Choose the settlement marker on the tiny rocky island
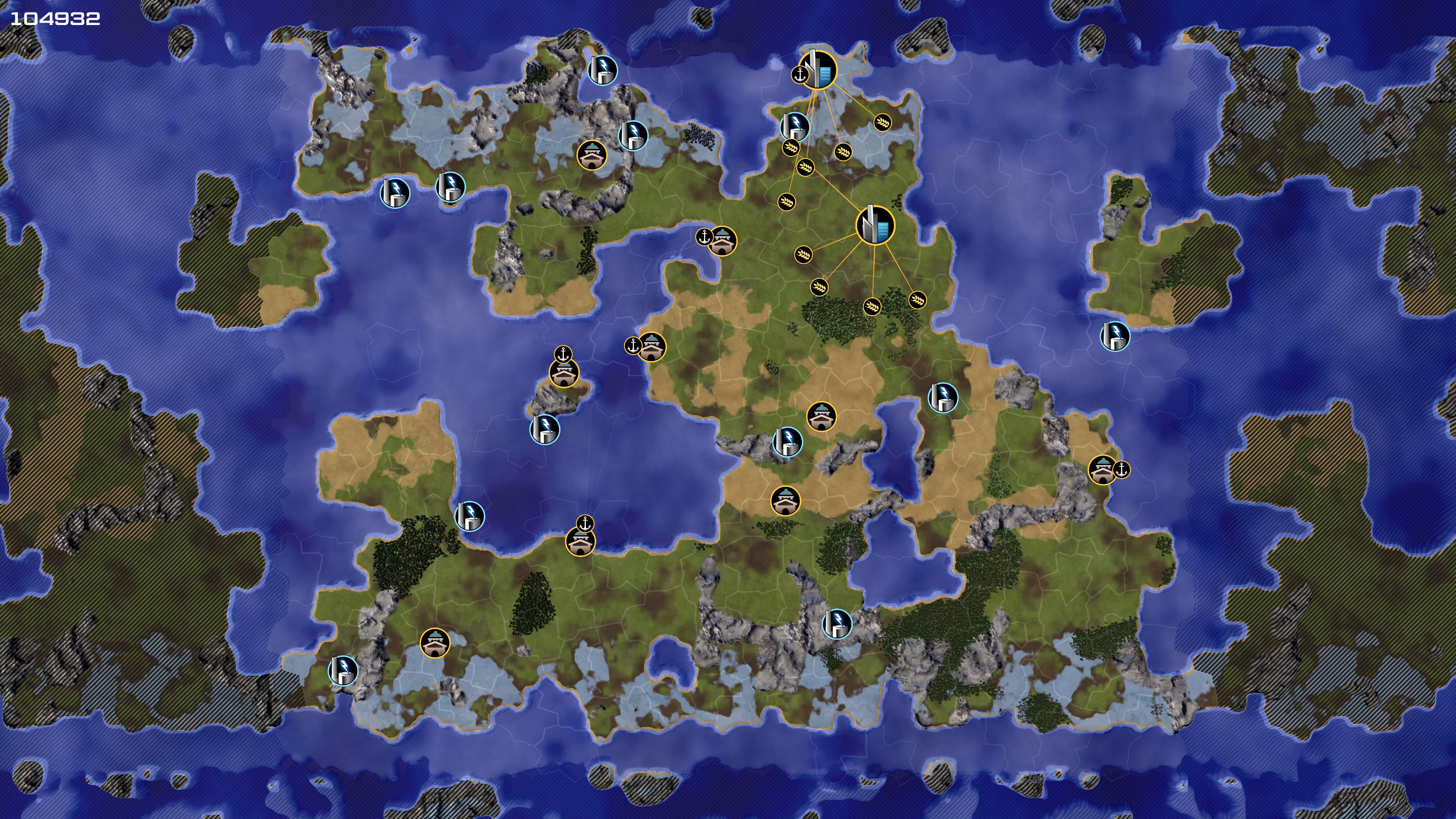The width and height of the screenshot is (1456, 819). click(563, 373)
